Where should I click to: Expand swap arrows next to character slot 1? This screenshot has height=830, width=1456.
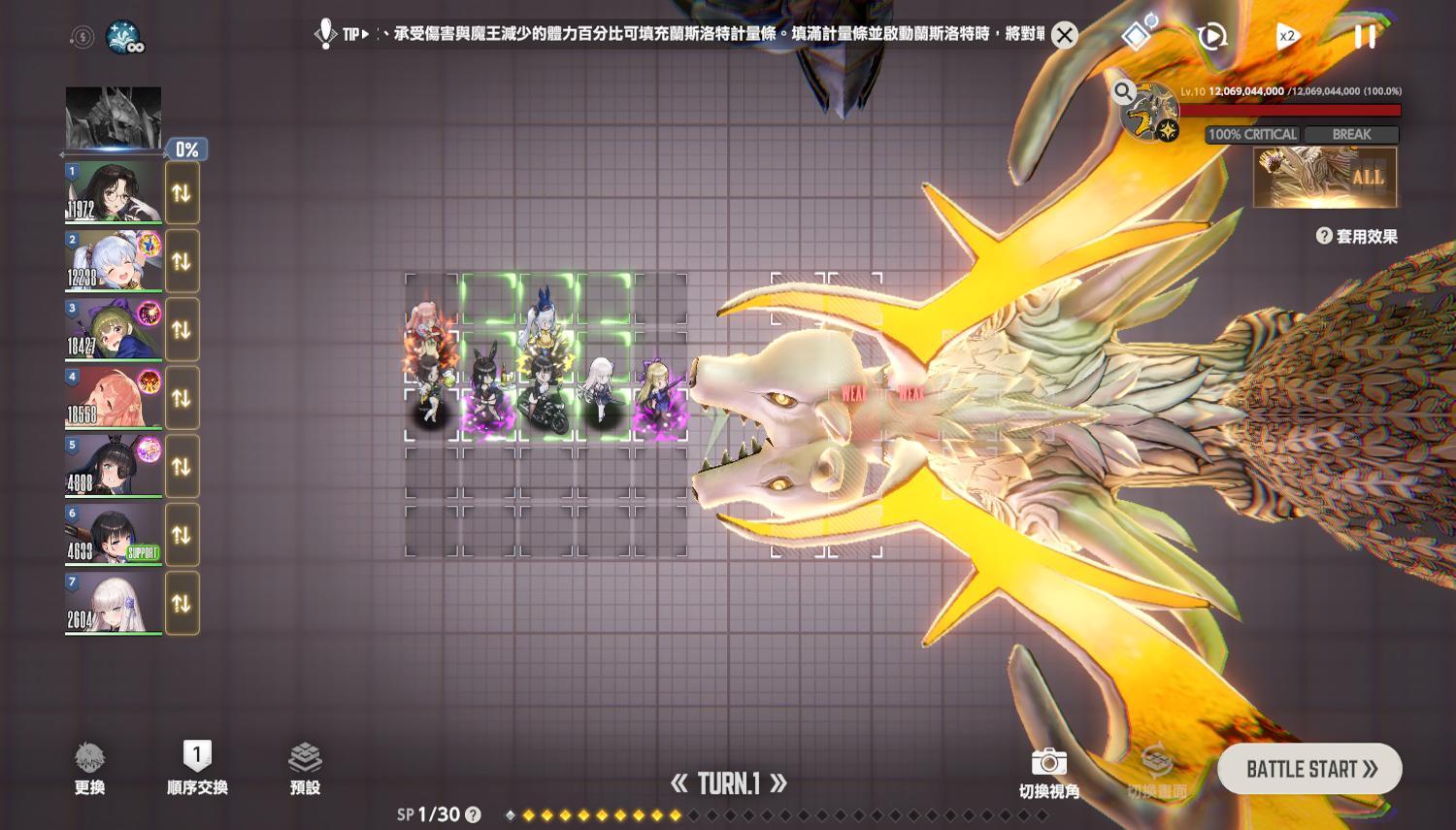click(182, 191)
